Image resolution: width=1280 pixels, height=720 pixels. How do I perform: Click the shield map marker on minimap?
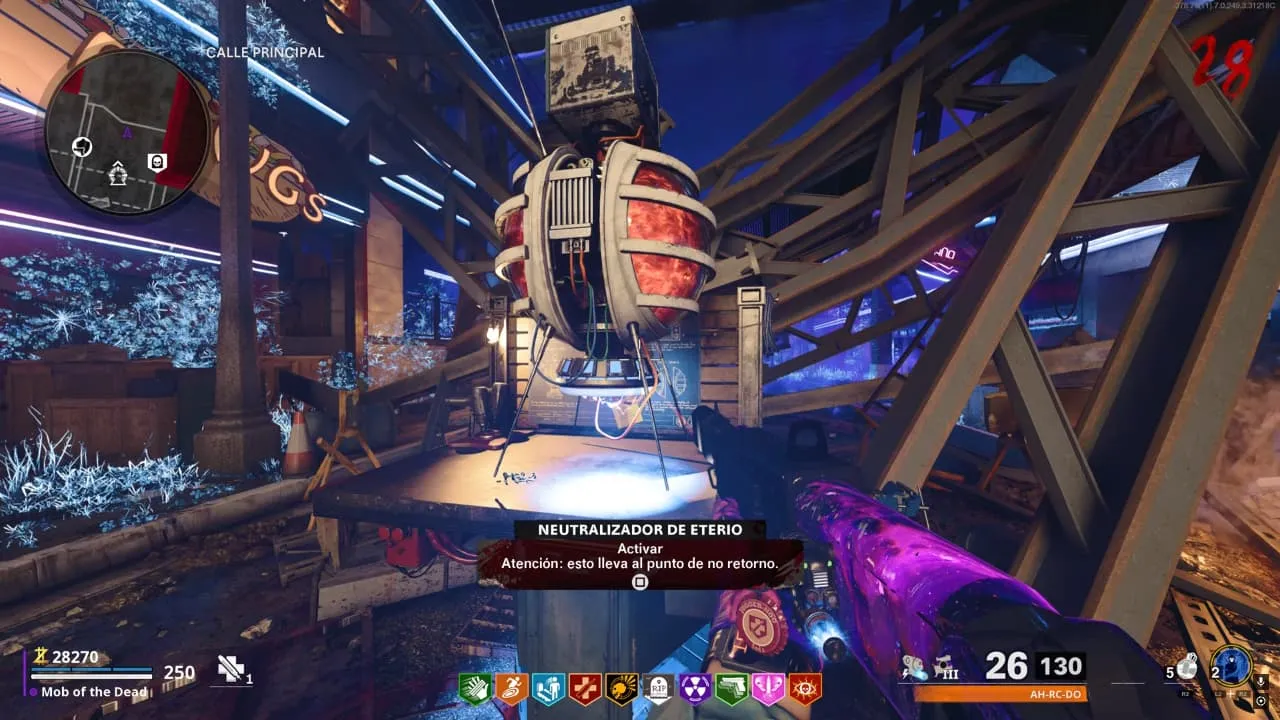[157, 162]
